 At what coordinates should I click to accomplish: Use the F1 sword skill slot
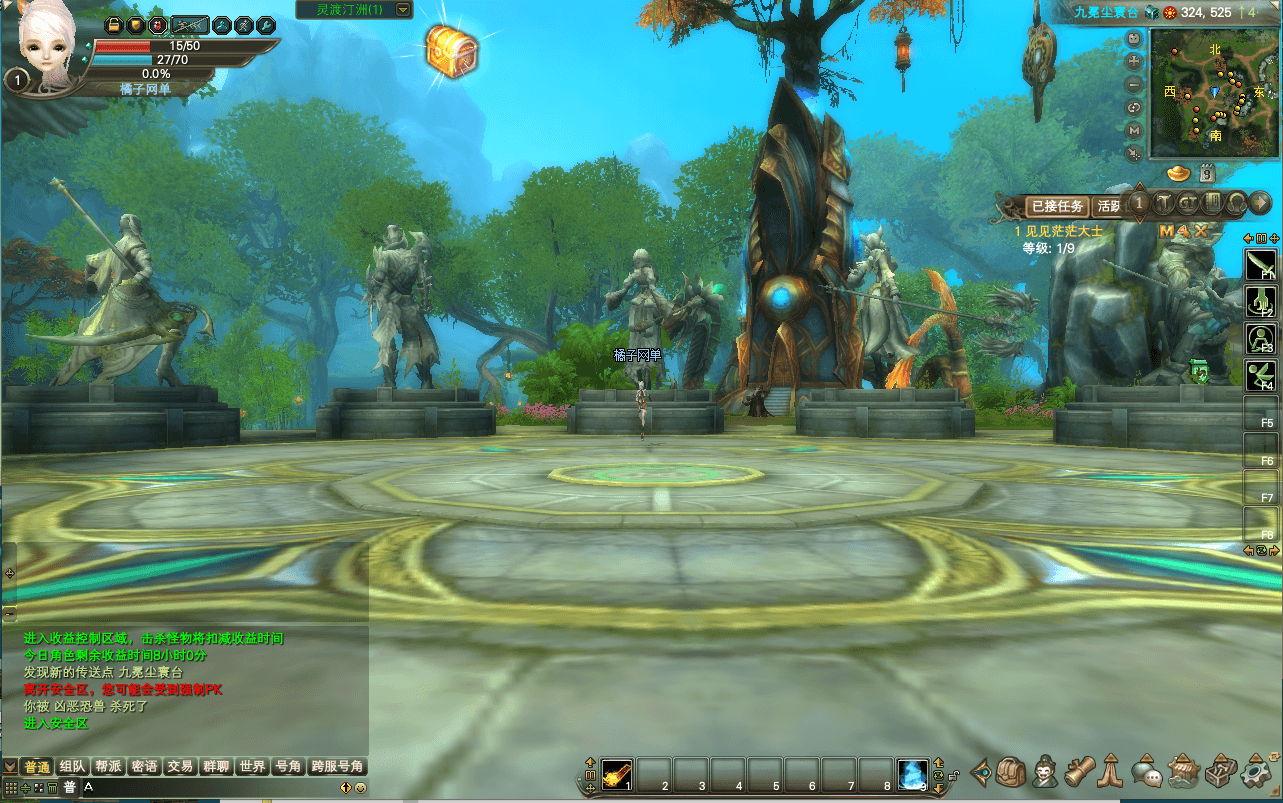1260,266
